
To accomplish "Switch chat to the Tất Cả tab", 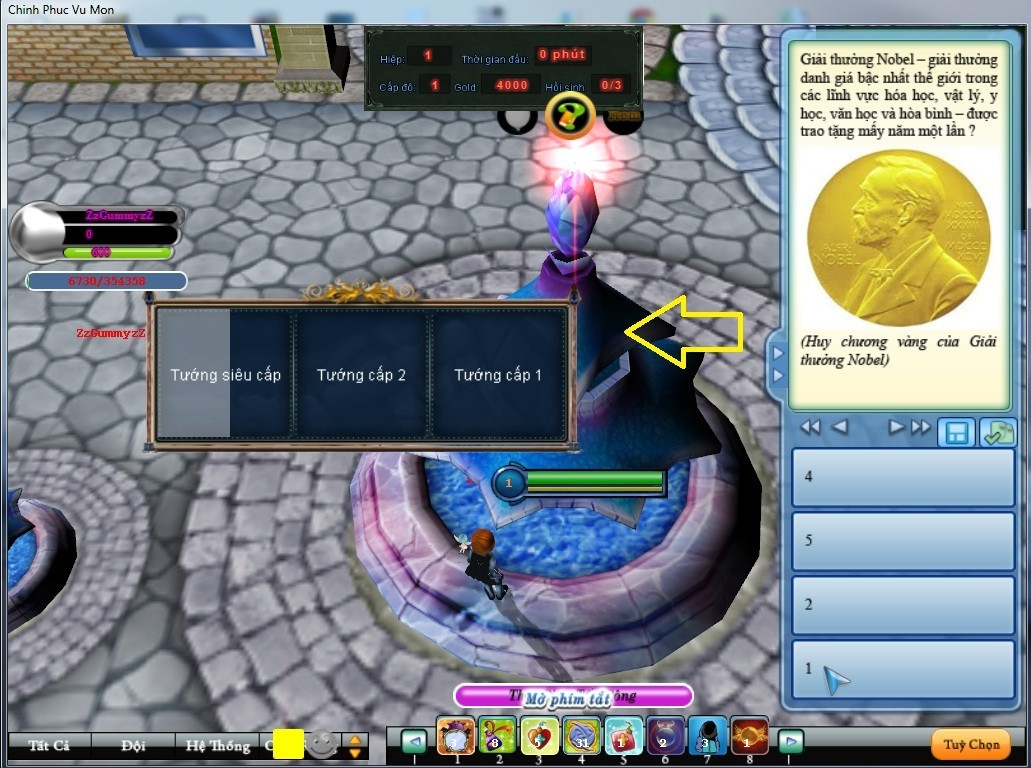I will 49,745.
